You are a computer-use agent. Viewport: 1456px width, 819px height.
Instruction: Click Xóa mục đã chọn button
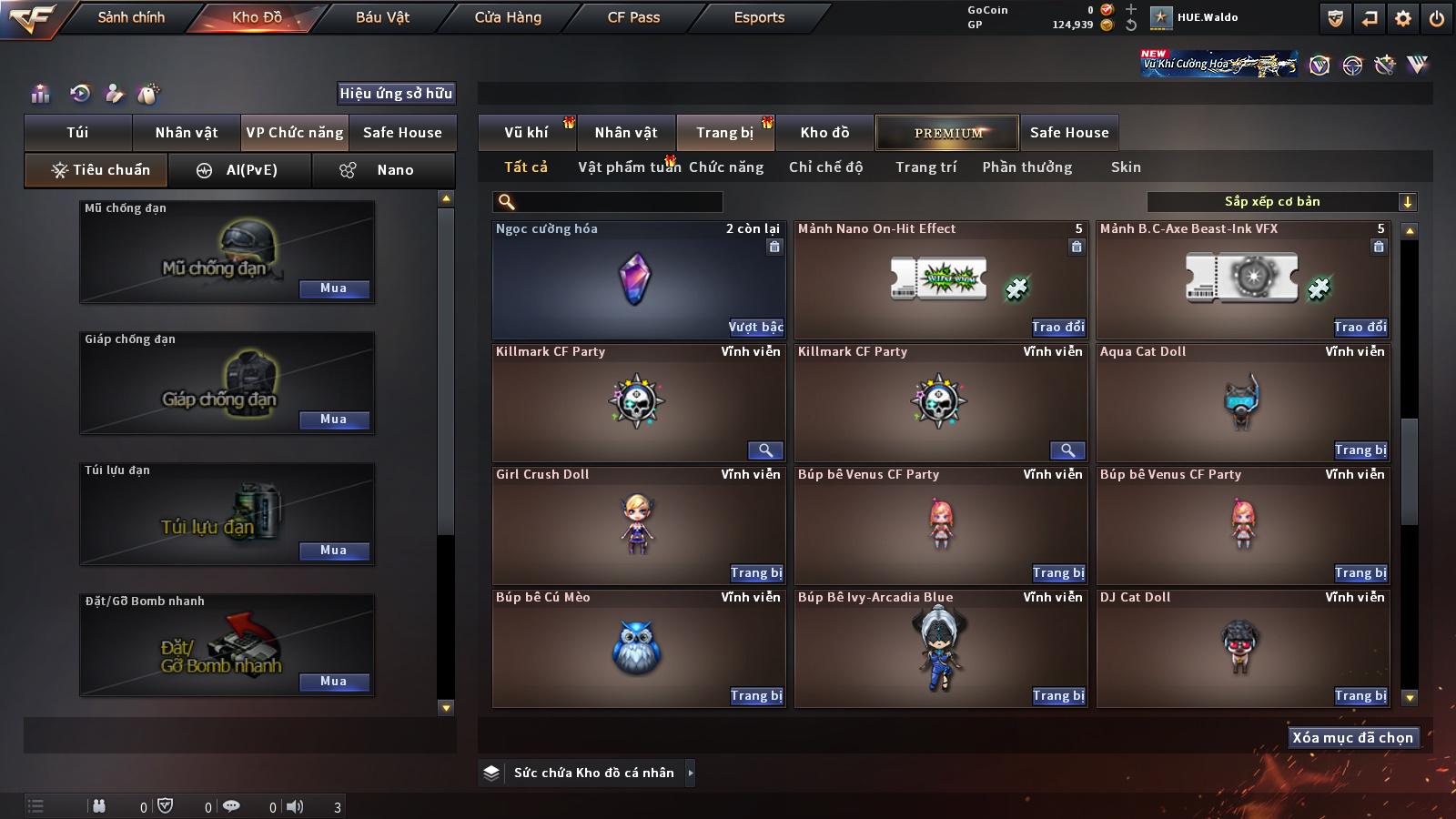pyautogui.click(x=1352, y=737)
